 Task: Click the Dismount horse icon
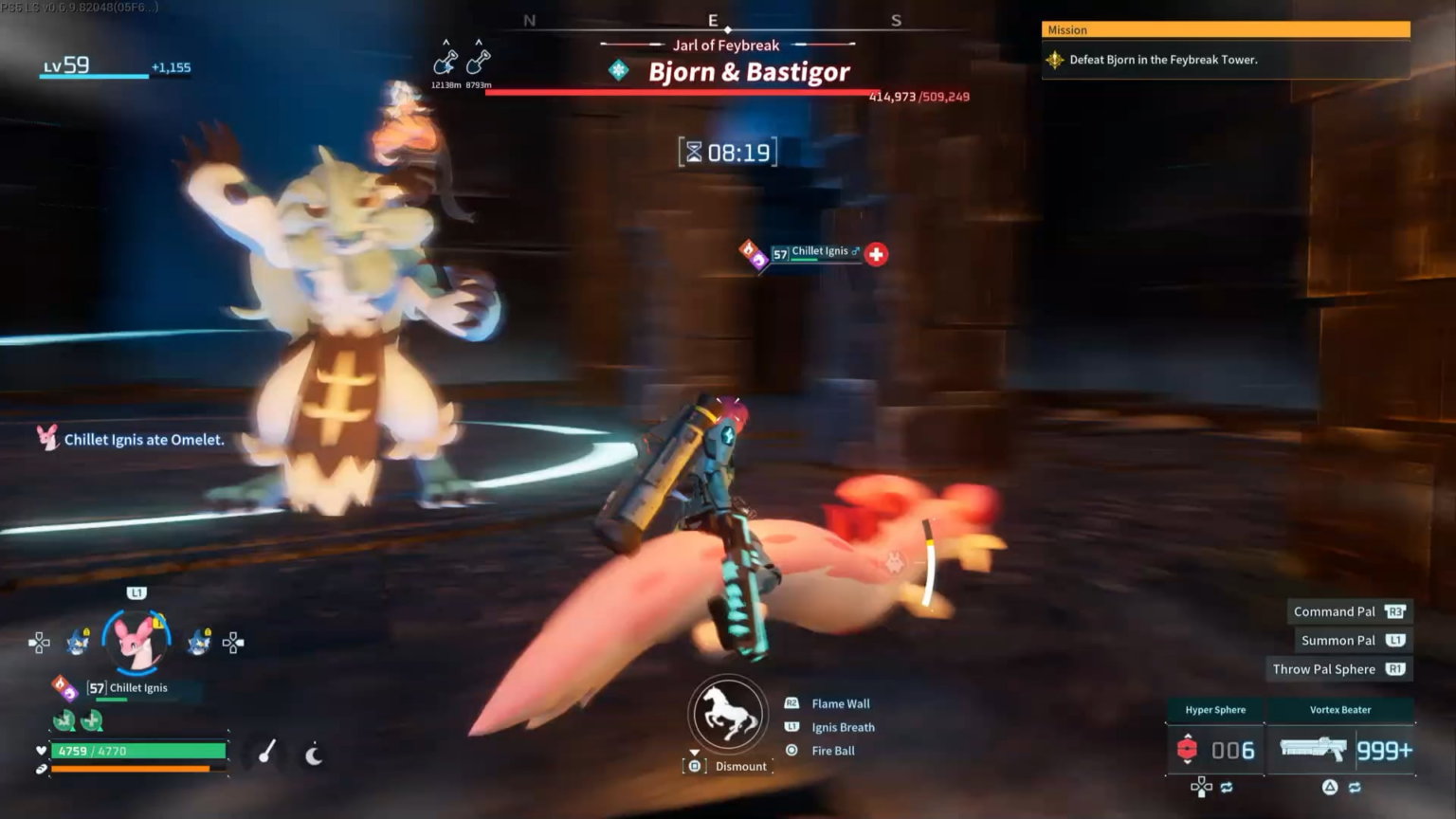[728, 714]
